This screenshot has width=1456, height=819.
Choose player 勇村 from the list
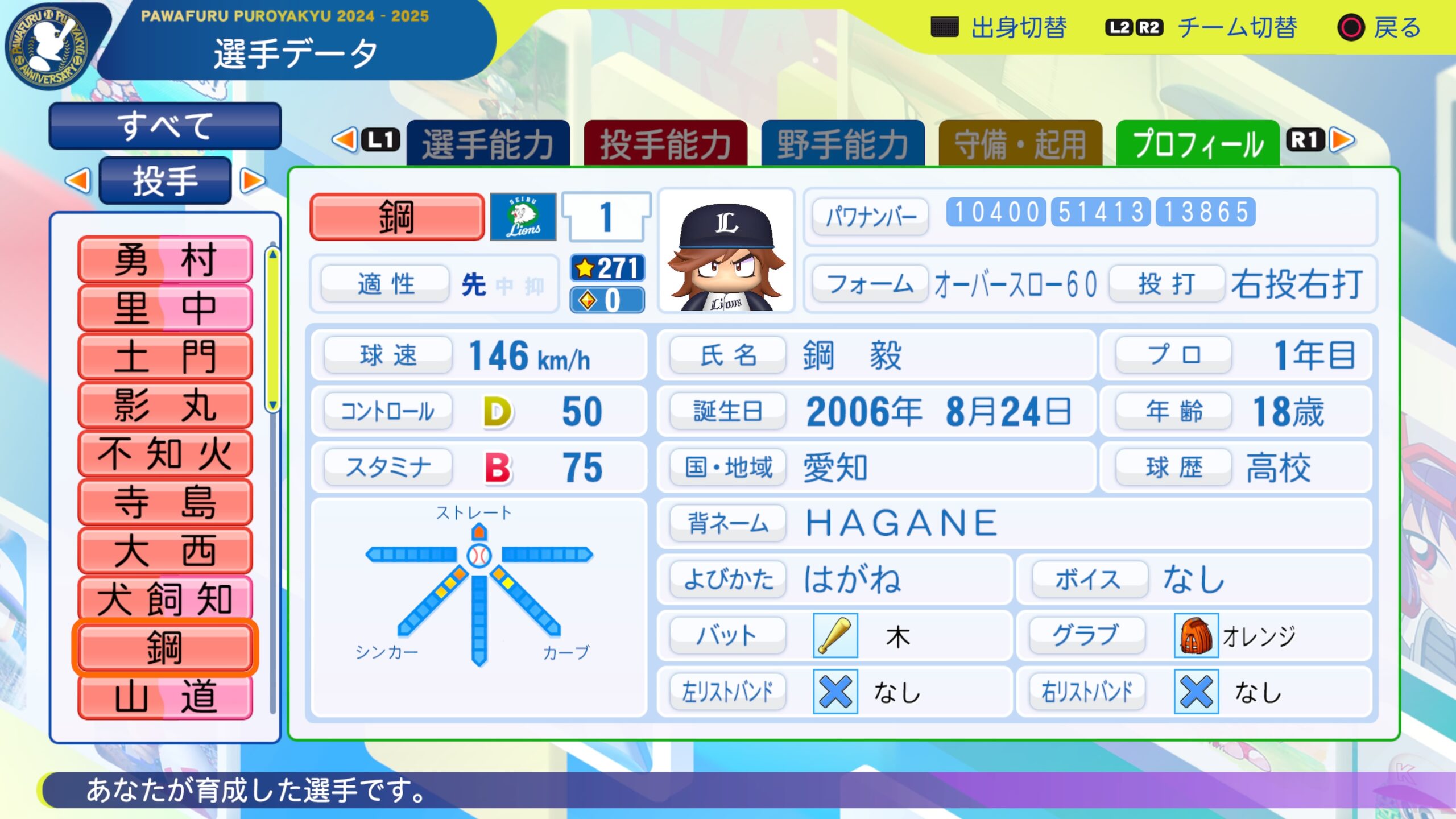165,260
